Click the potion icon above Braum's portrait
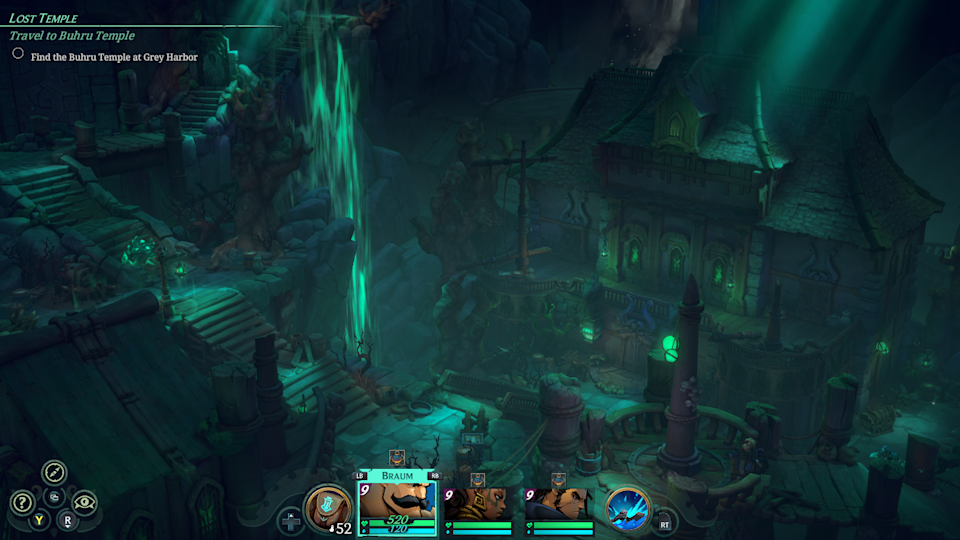Viewport: 960px width, 540px height. point(396,458)
